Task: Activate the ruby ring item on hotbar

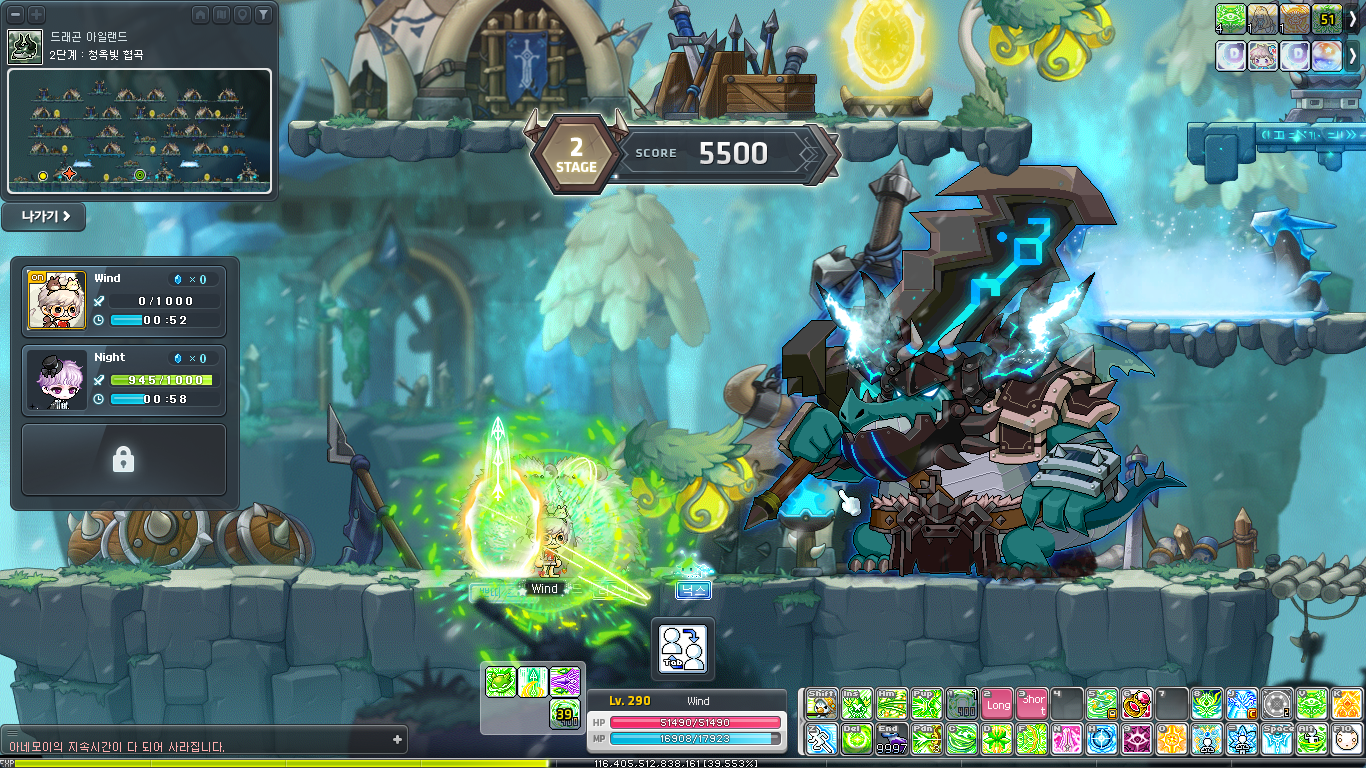Action: pyautogui.click(x=1137, y=704)
